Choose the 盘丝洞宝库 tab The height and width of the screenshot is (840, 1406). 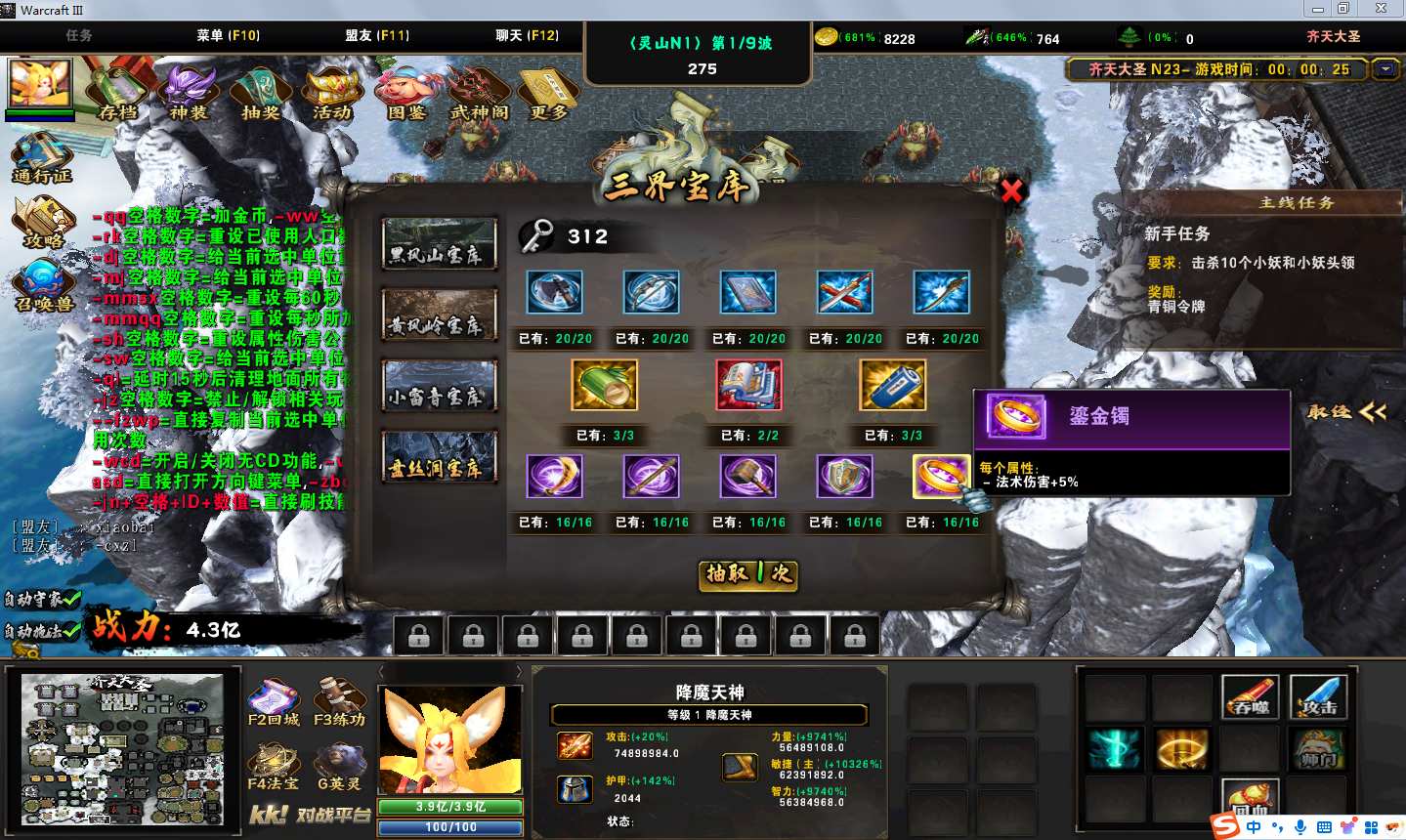439,457
